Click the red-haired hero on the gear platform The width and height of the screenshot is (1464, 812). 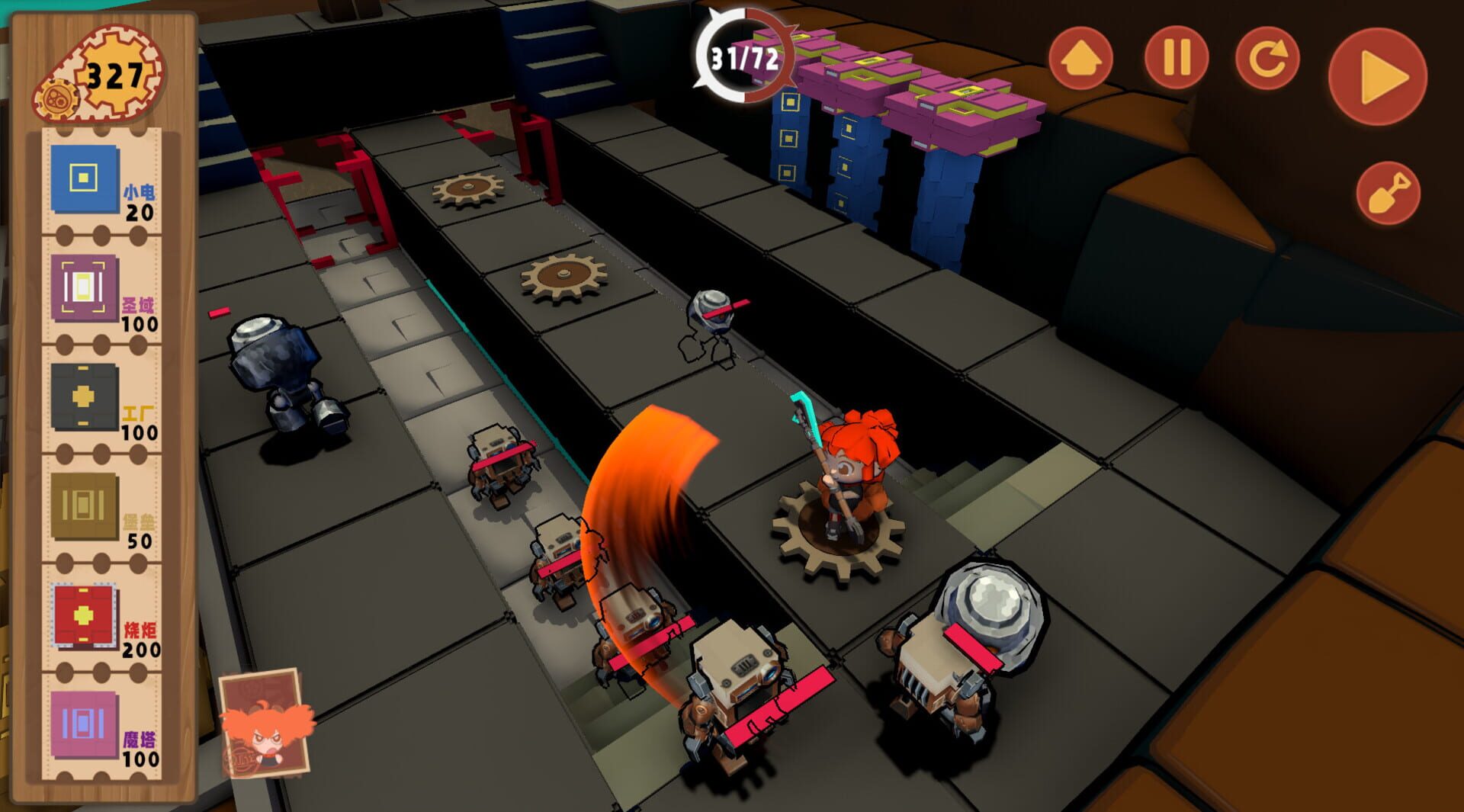click(x=854, y=473)
